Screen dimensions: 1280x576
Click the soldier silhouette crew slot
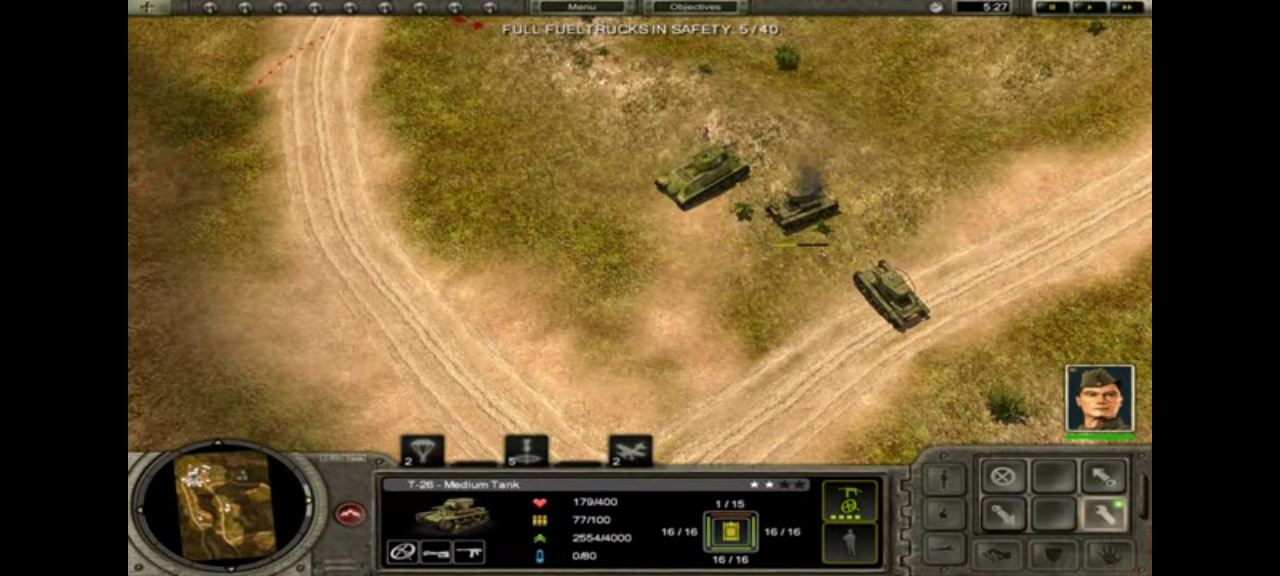[x=849, y=543]
